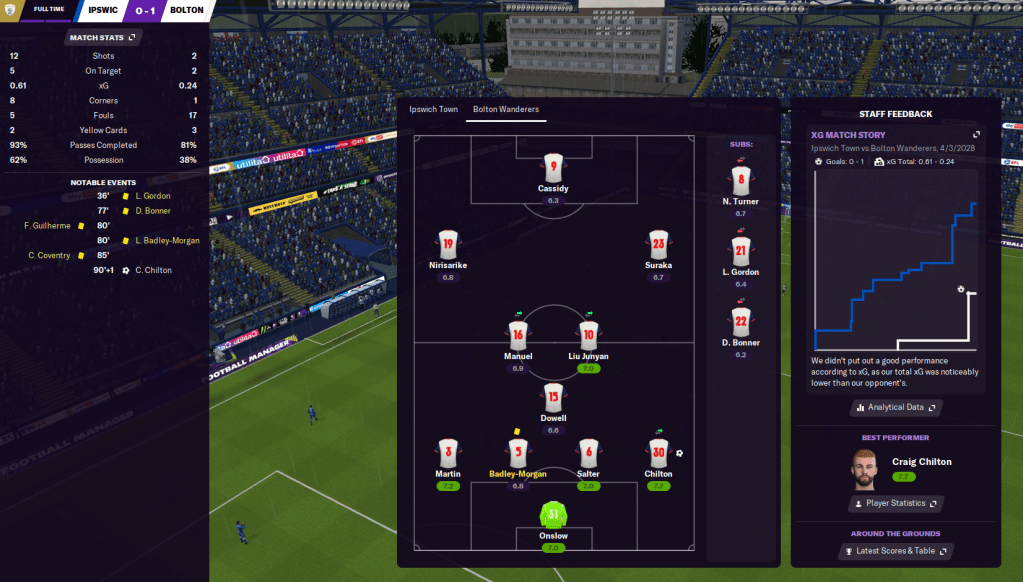View Craig Chilton's Player Statistics

(896, 503)
